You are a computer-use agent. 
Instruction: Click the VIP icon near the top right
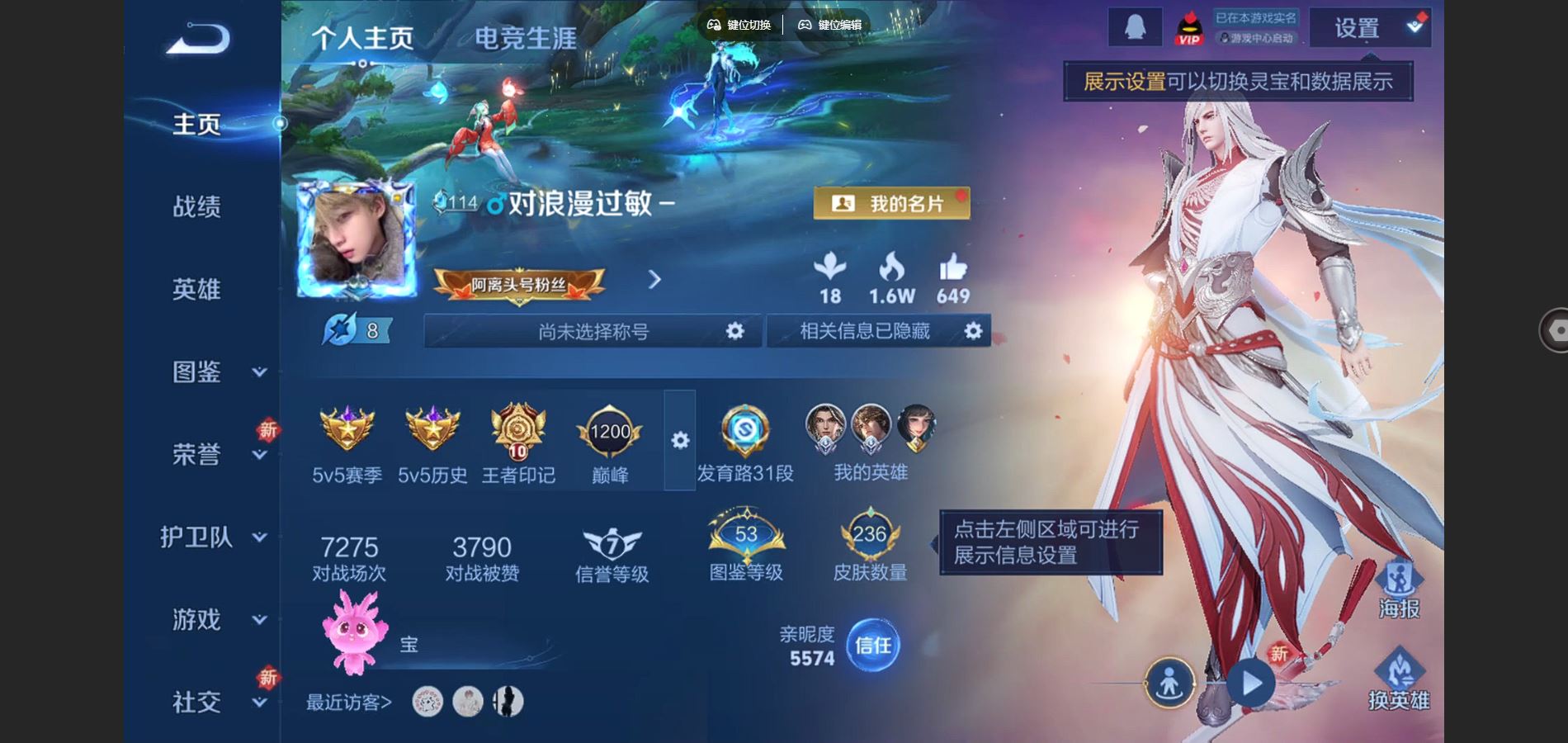click(x=1188, y=26)
